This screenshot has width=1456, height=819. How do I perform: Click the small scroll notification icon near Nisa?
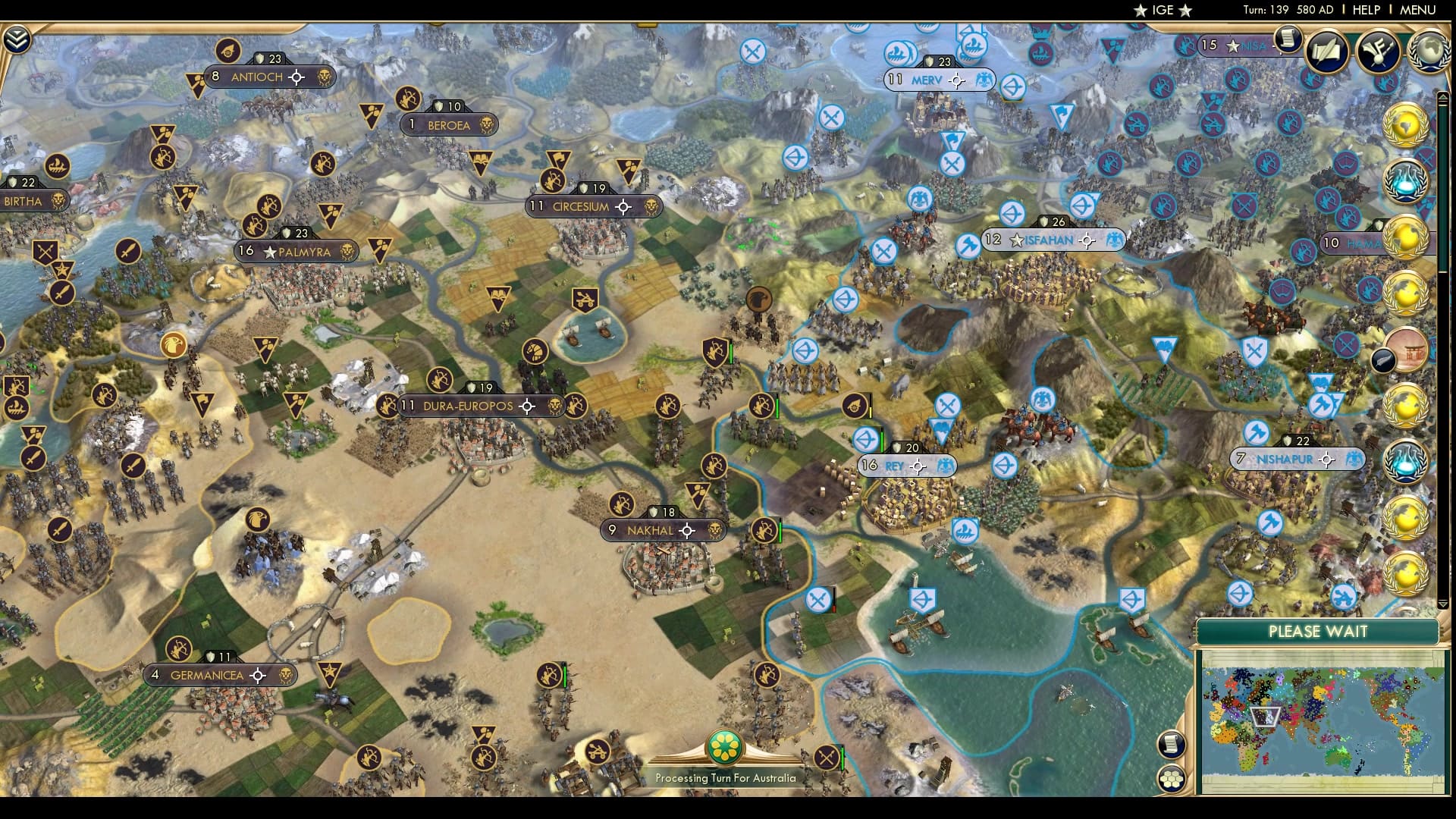coord(1288,42)
